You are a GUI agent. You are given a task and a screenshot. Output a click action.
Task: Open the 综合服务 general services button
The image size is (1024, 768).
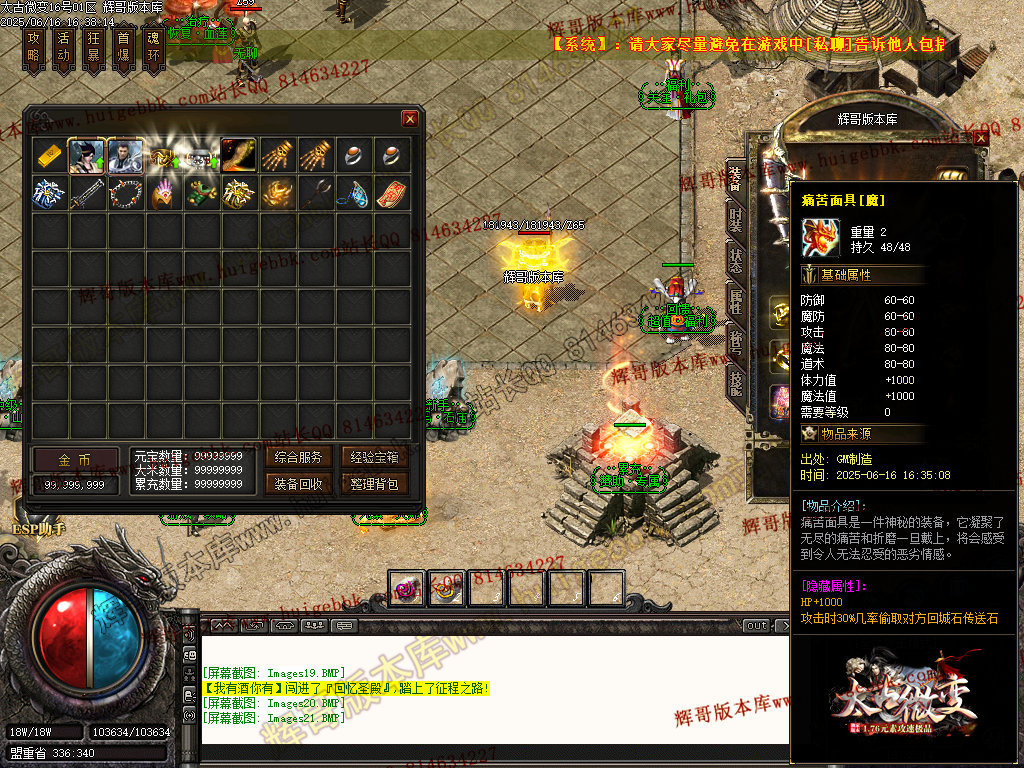pyautogui.click(x=298, y=458)
